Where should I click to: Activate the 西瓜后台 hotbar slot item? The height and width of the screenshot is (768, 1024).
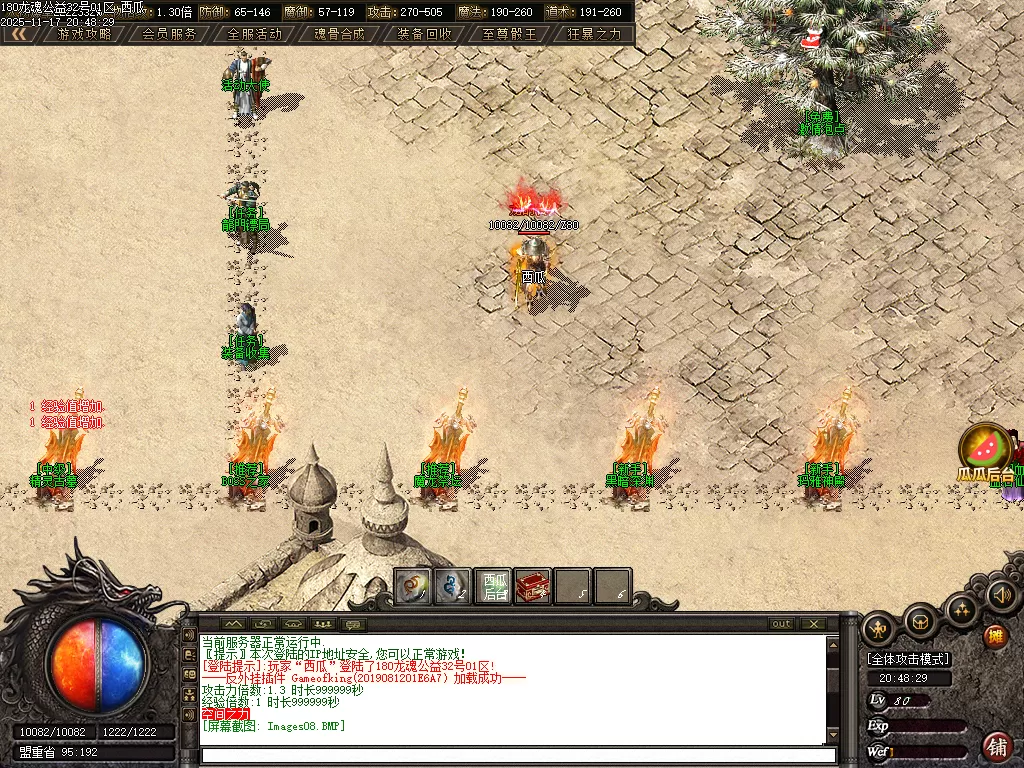(494, 587)
